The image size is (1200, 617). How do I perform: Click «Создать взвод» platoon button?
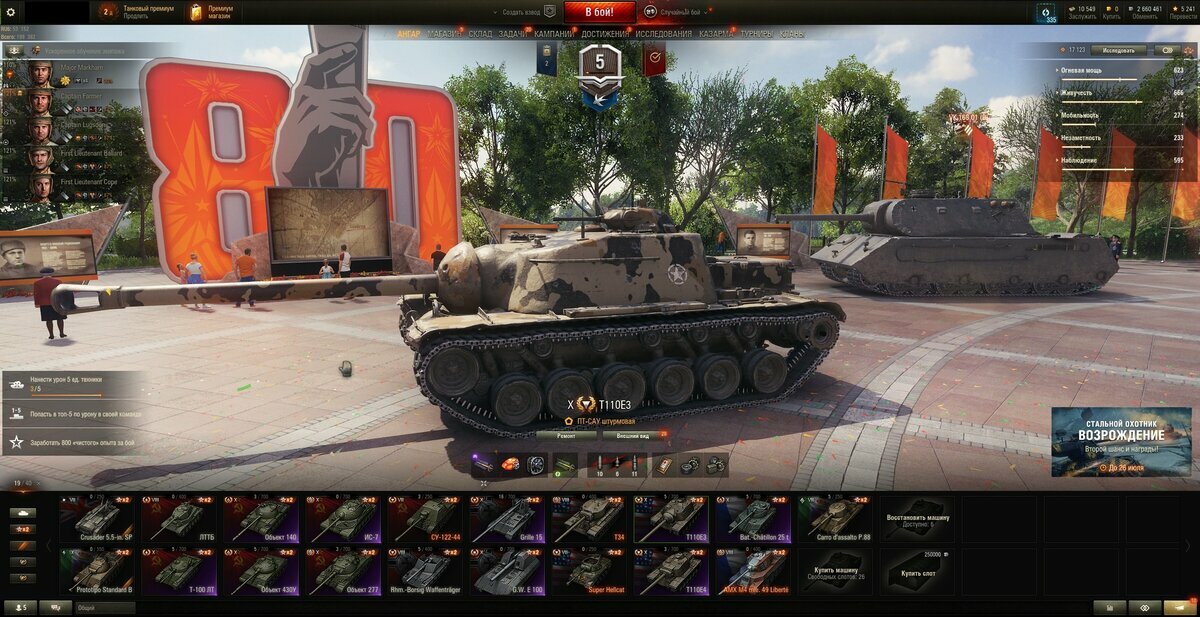[529, 12]
